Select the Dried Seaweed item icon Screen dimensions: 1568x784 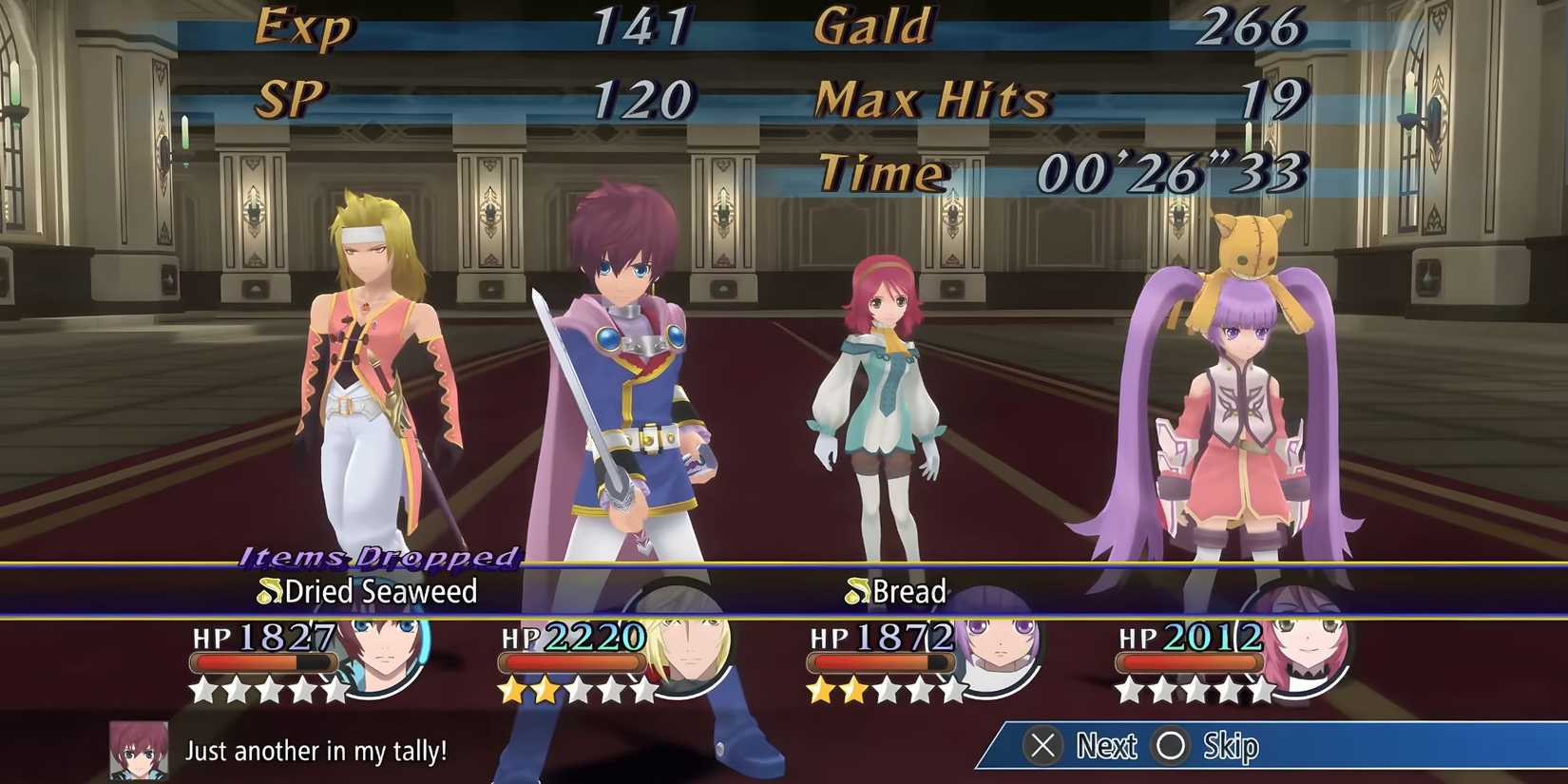pos(269,592)
